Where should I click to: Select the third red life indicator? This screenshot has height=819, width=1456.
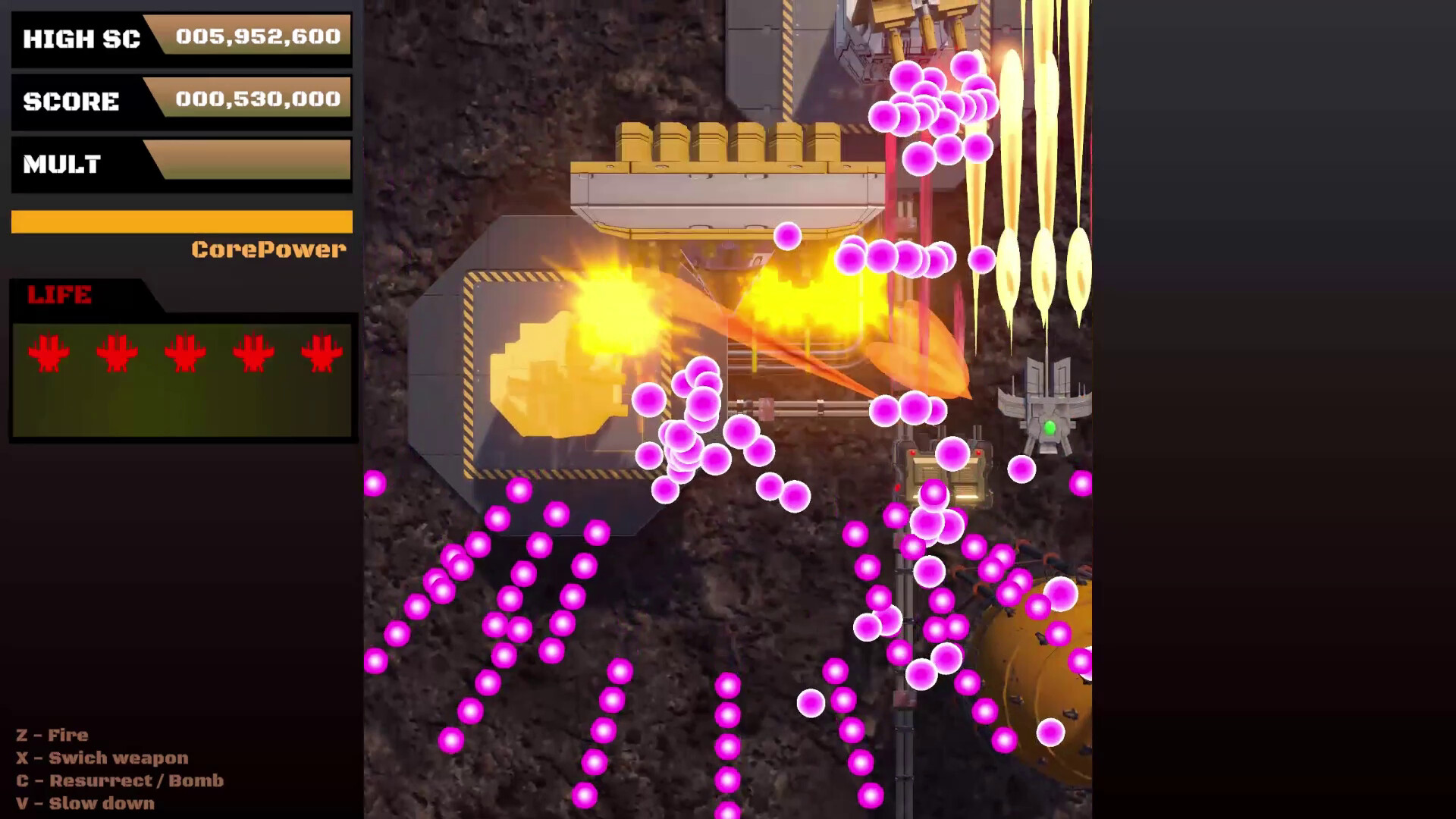[184, 353]
